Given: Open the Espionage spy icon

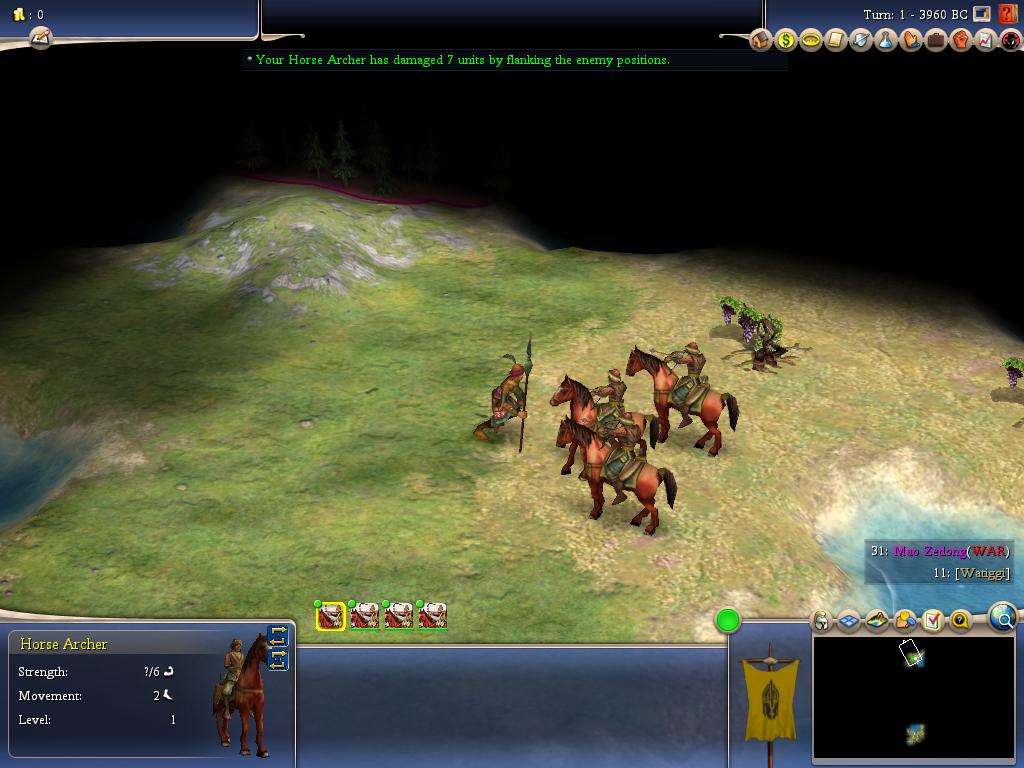Looking at the screenshot, I should [x=1010, y=40].
